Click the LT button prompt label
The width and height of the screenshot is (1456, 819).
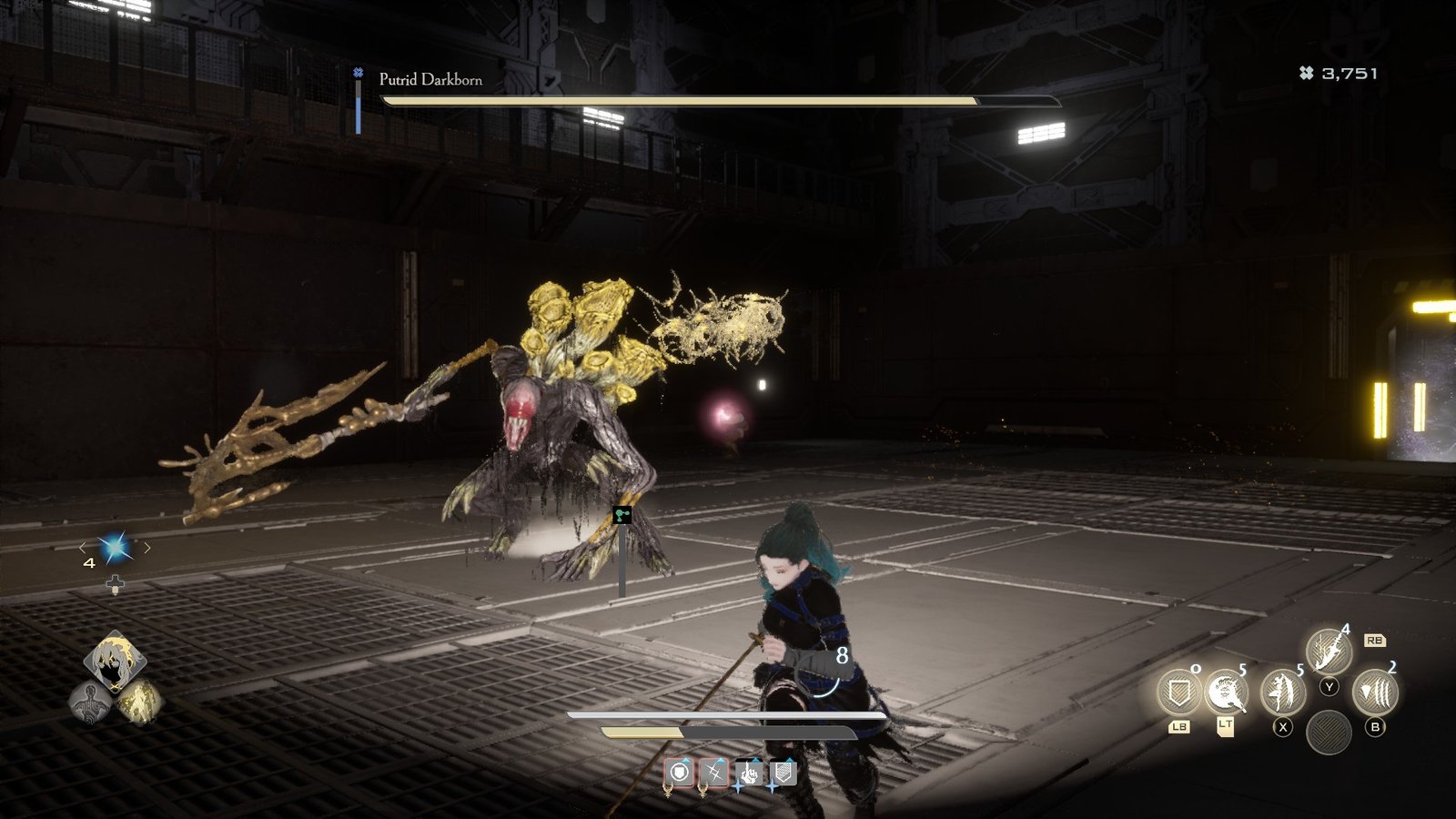[x=1227, y=724]
